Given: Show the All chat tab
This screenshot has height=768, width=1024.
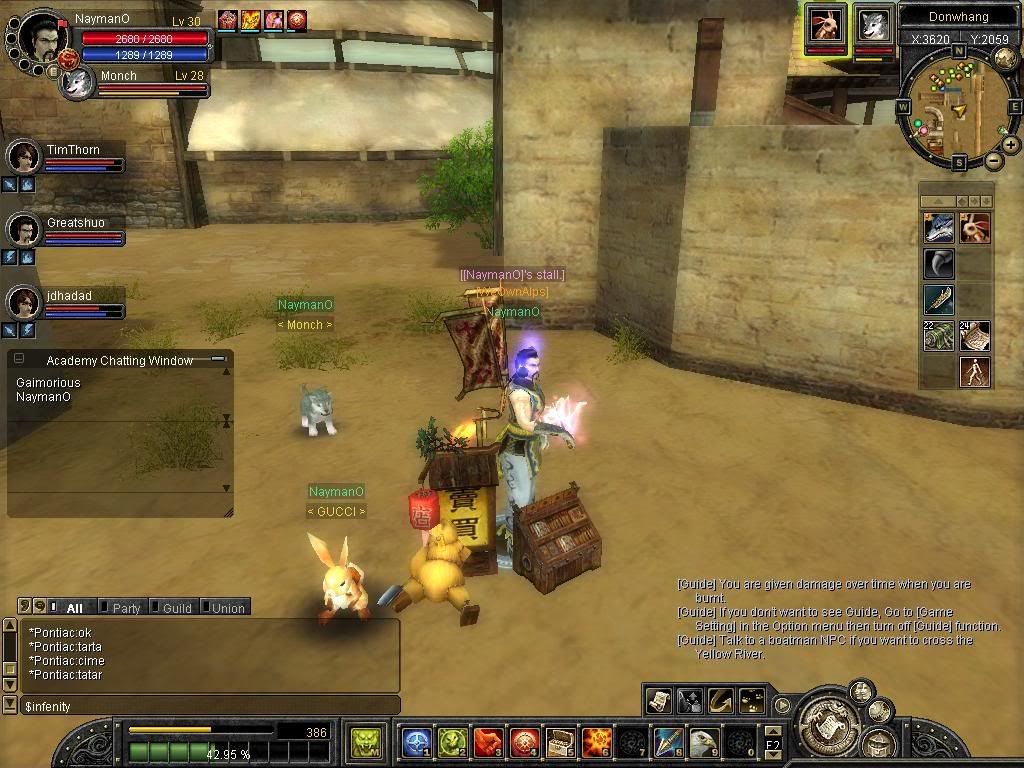Looking at the screenshot, I should 74,608.
